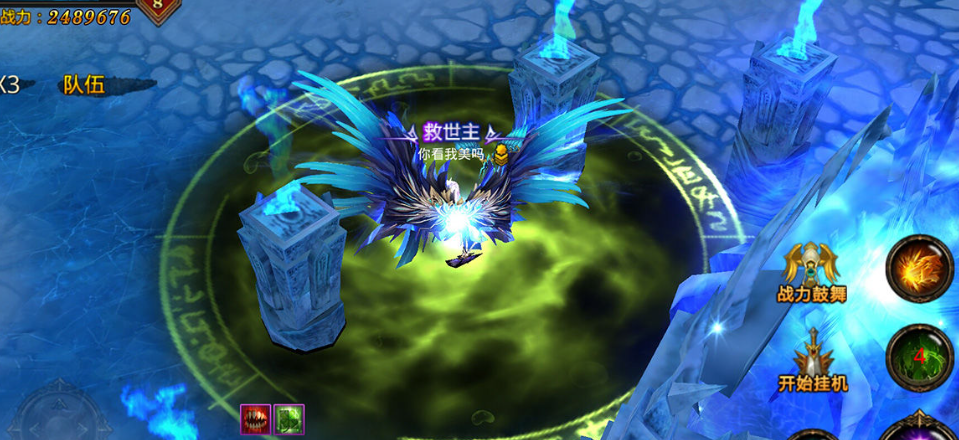Select the green square buff icon

click(x=289, y=419)
